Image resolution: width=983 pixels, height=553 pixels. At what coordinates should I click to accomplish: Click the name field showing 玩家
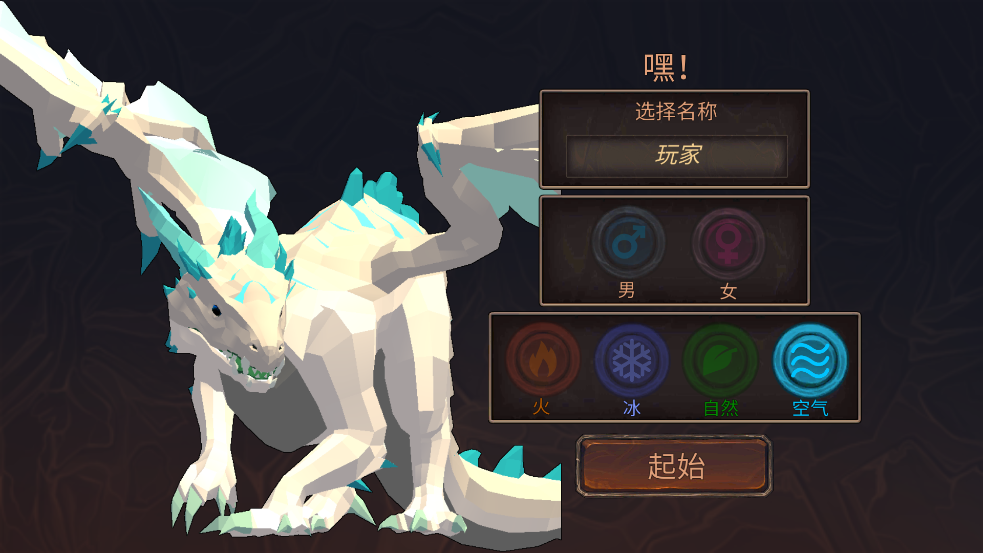click(677, 155)
